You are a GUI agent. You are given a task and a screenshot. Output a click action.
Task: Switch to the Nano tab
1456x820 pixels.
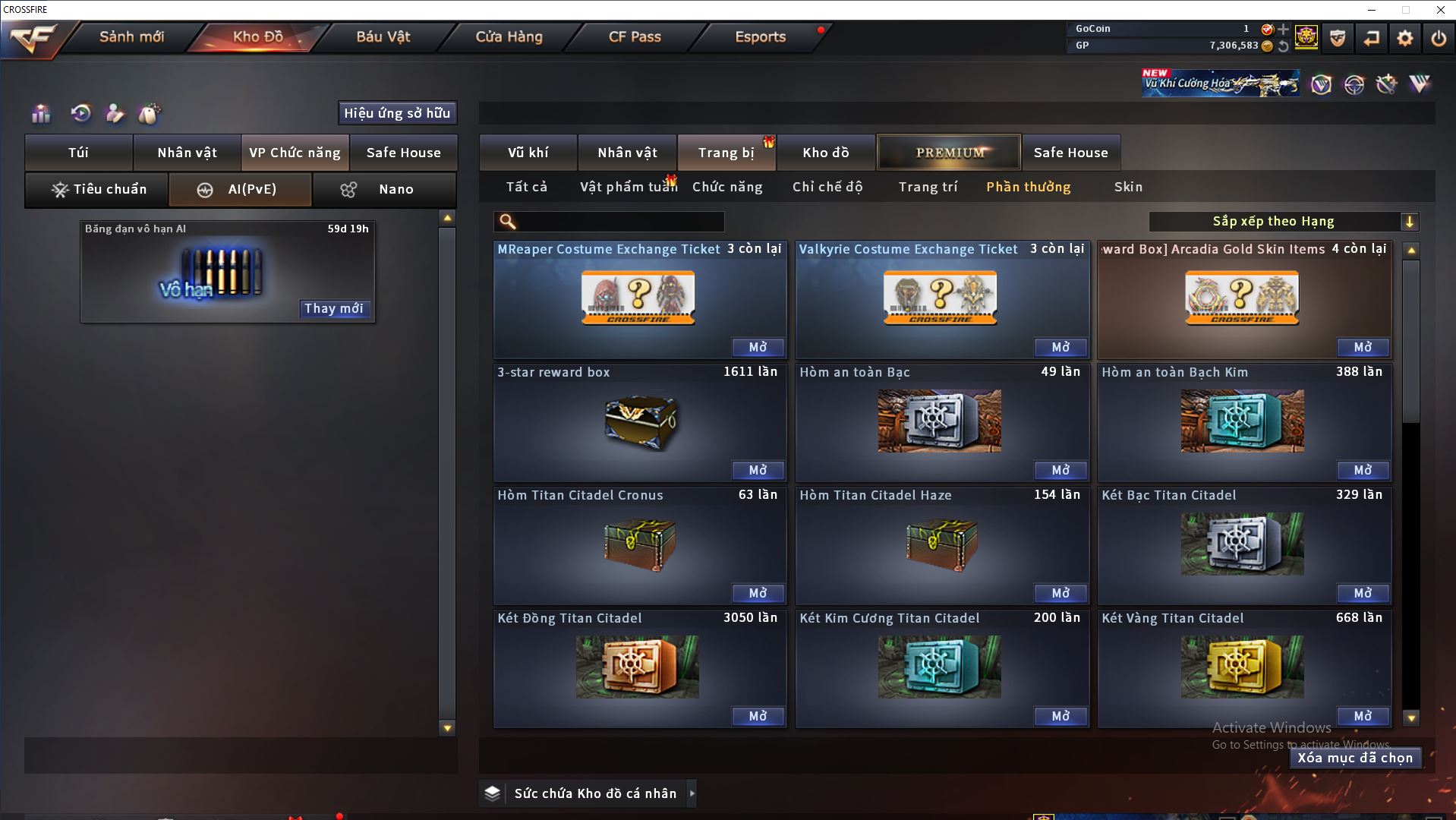point(384,189)
